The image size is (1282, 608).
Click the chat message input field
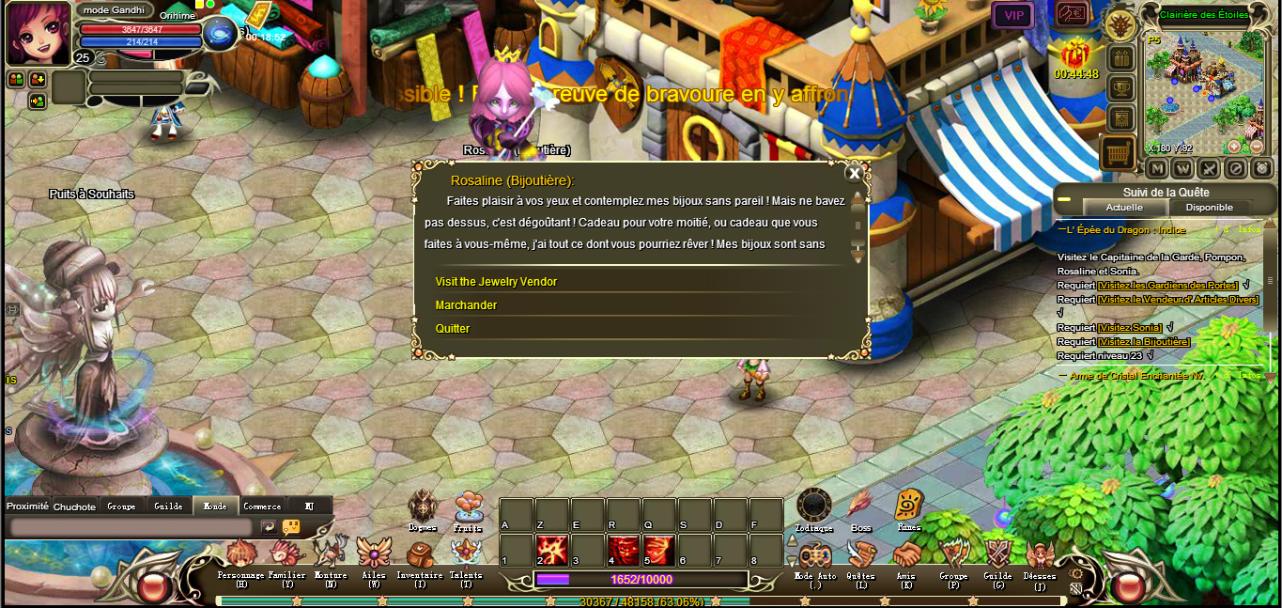[x=130, y=527]
